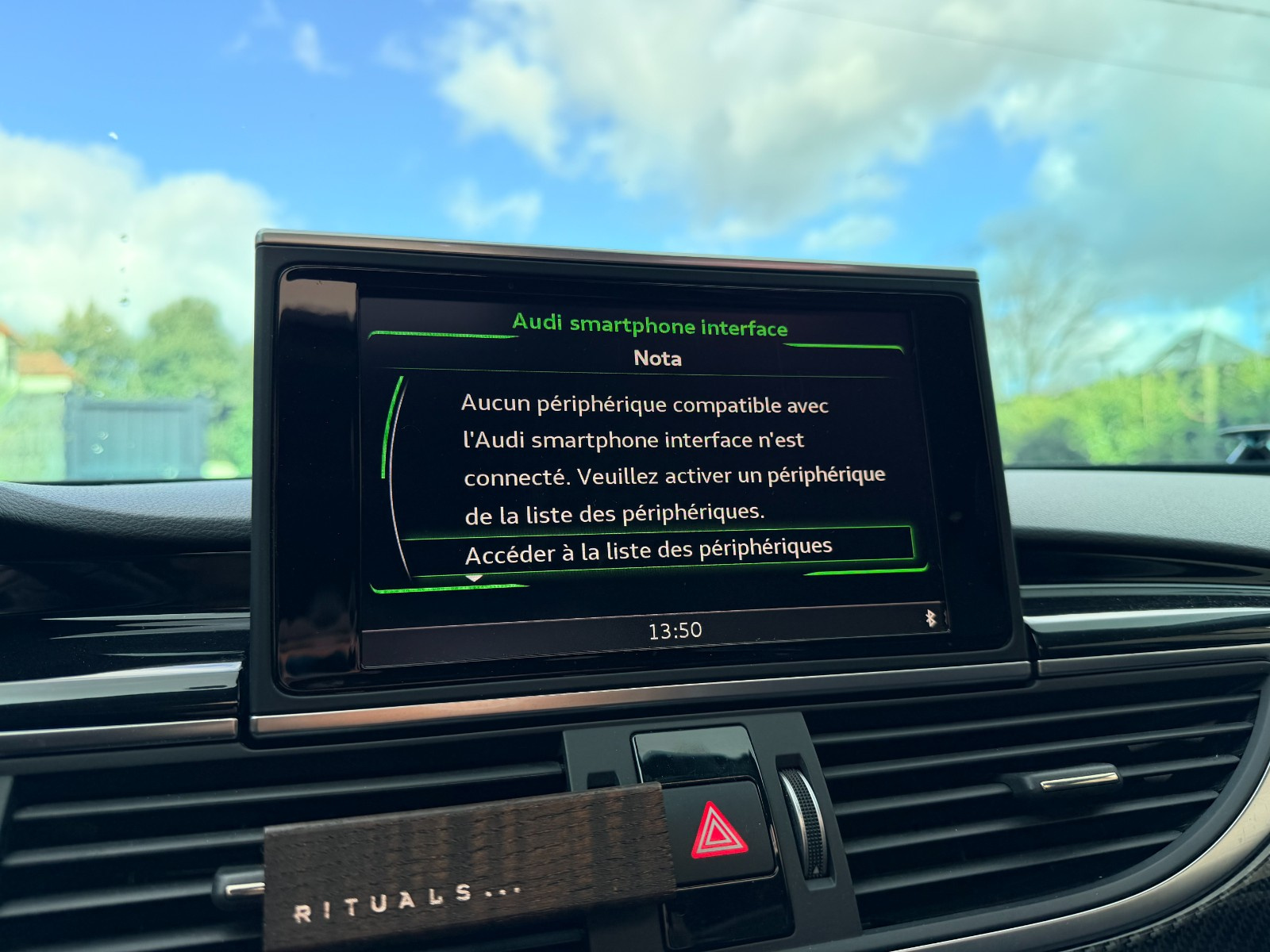The width and height of the screenshot is (1270, 952).
Task: Select "Accéder à la liste des périphériques"
Action: (x=648, y=551)
